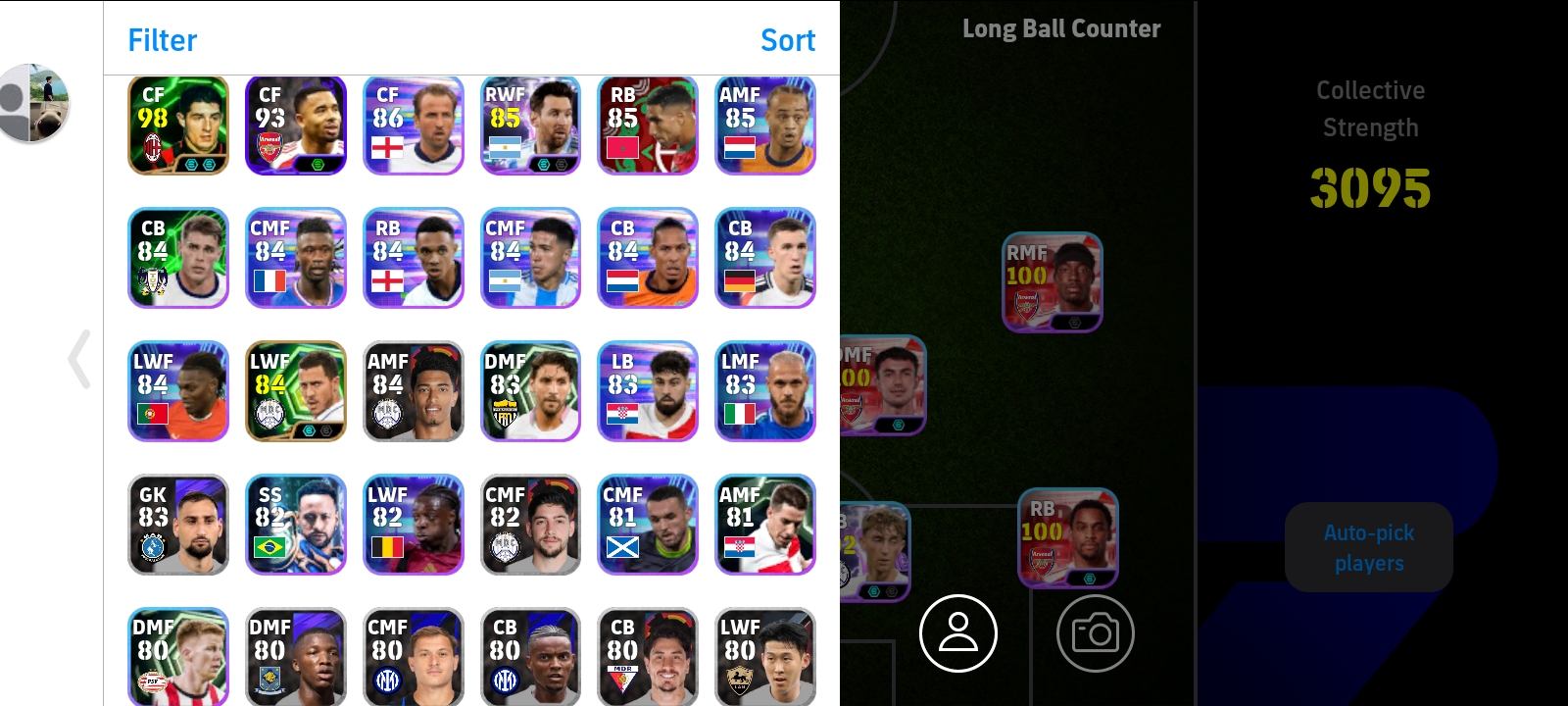Select the 84-rated CMF France card
The height and width of the screenshot is (706, 1568).
296,258
